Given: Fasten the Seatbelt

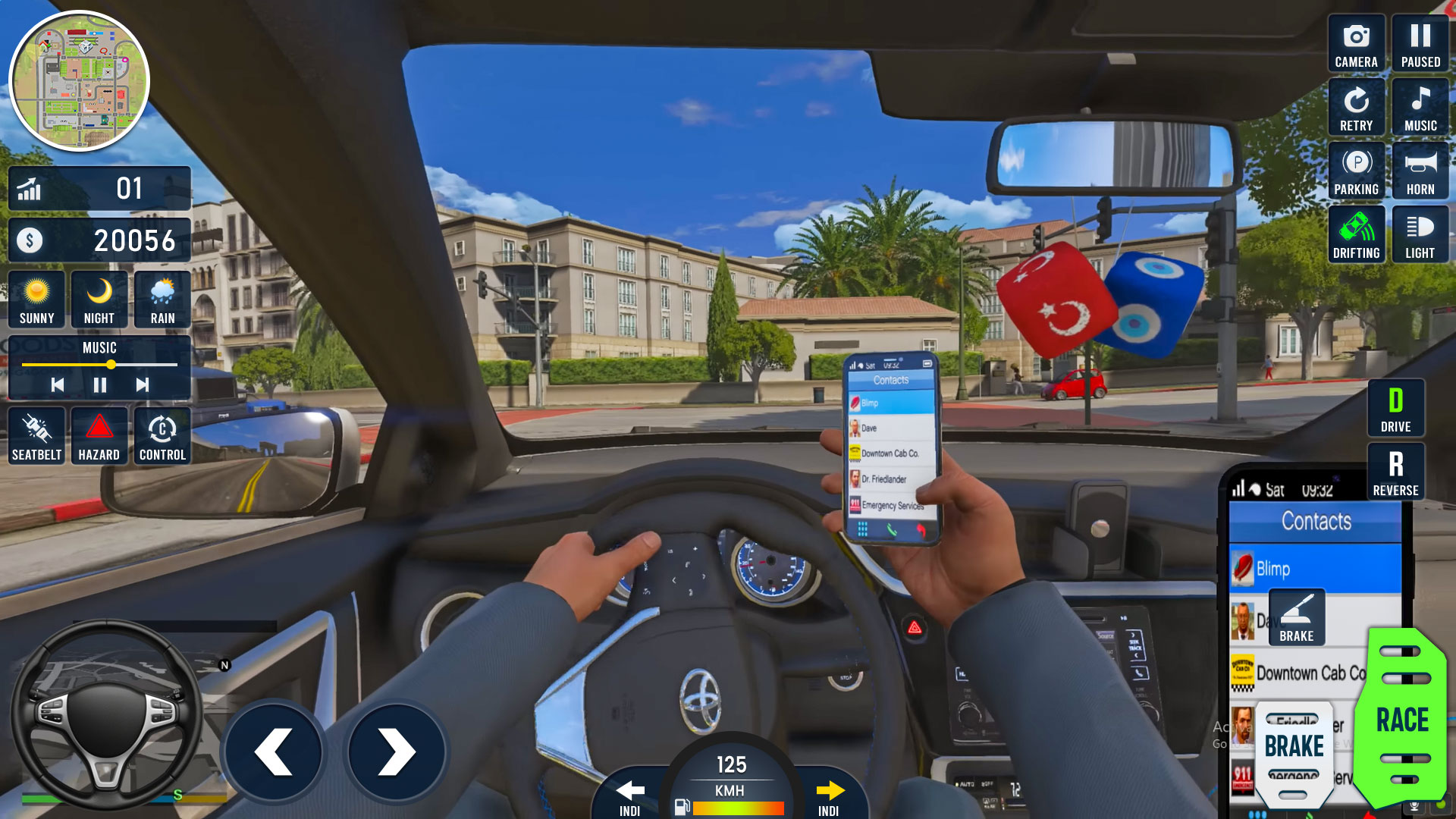Looking at the screenshot, I should (36, 435).
